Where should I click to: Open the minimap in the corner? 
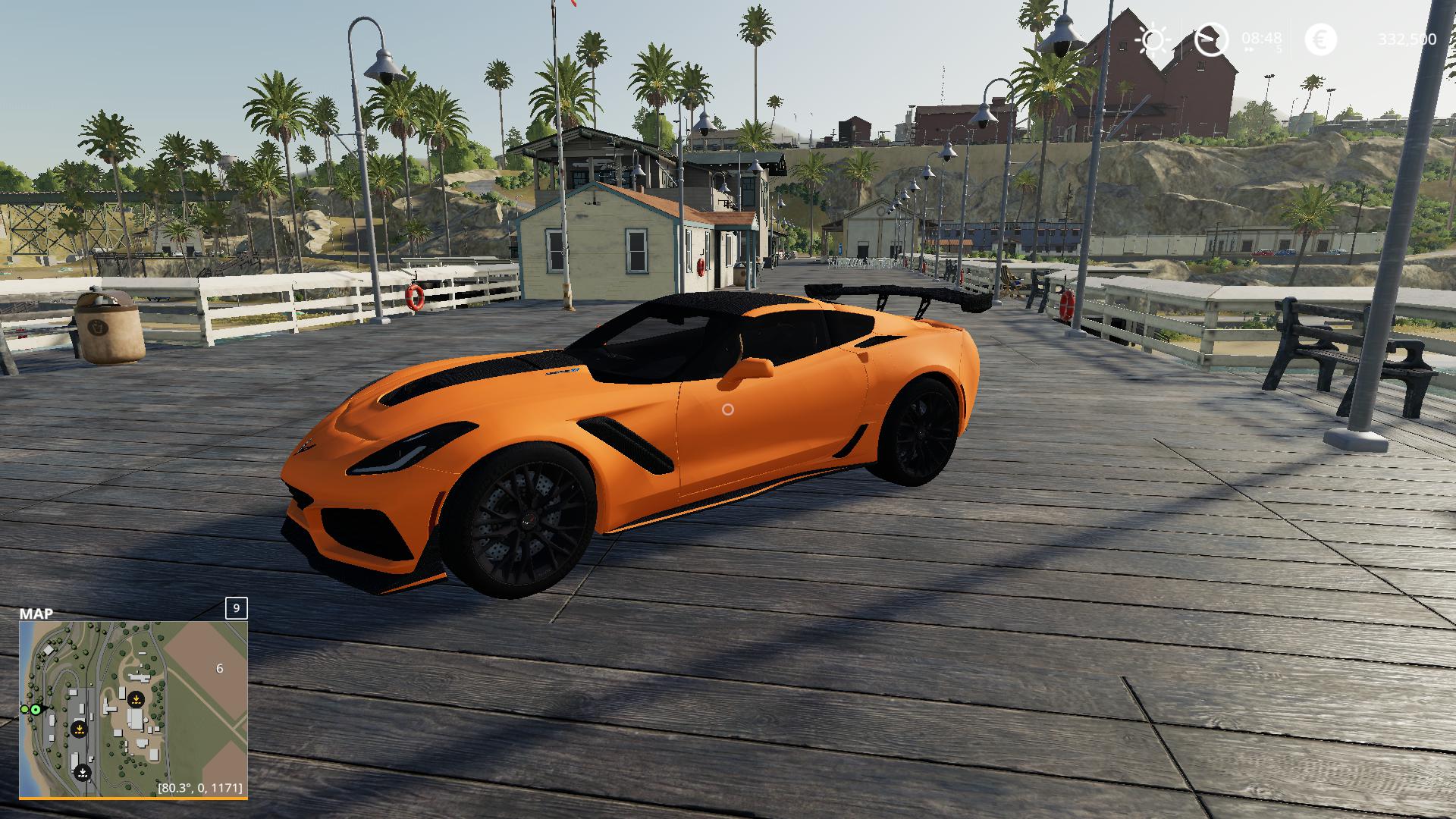(x=133, y=708)
